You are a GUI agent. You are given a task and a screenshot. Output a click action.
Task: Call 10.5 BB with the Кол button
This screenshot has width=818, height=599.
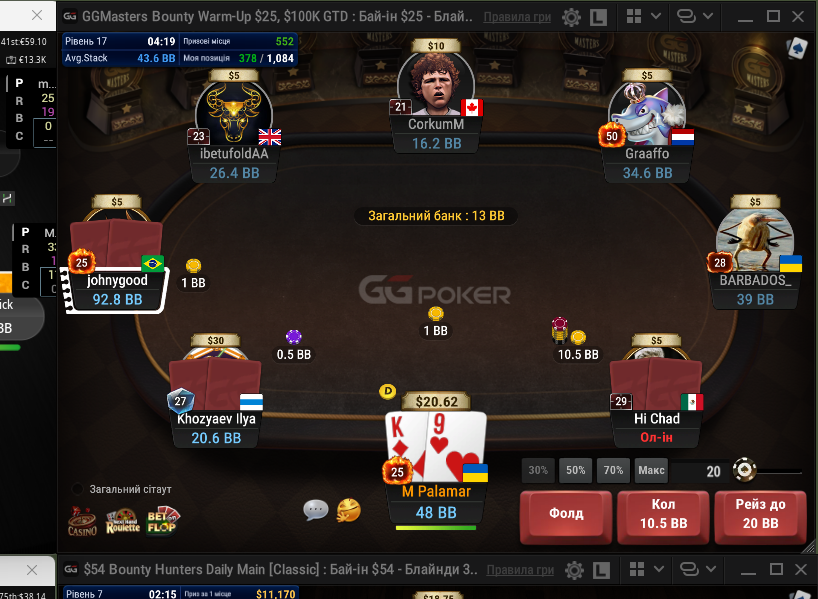pos(663,515)
